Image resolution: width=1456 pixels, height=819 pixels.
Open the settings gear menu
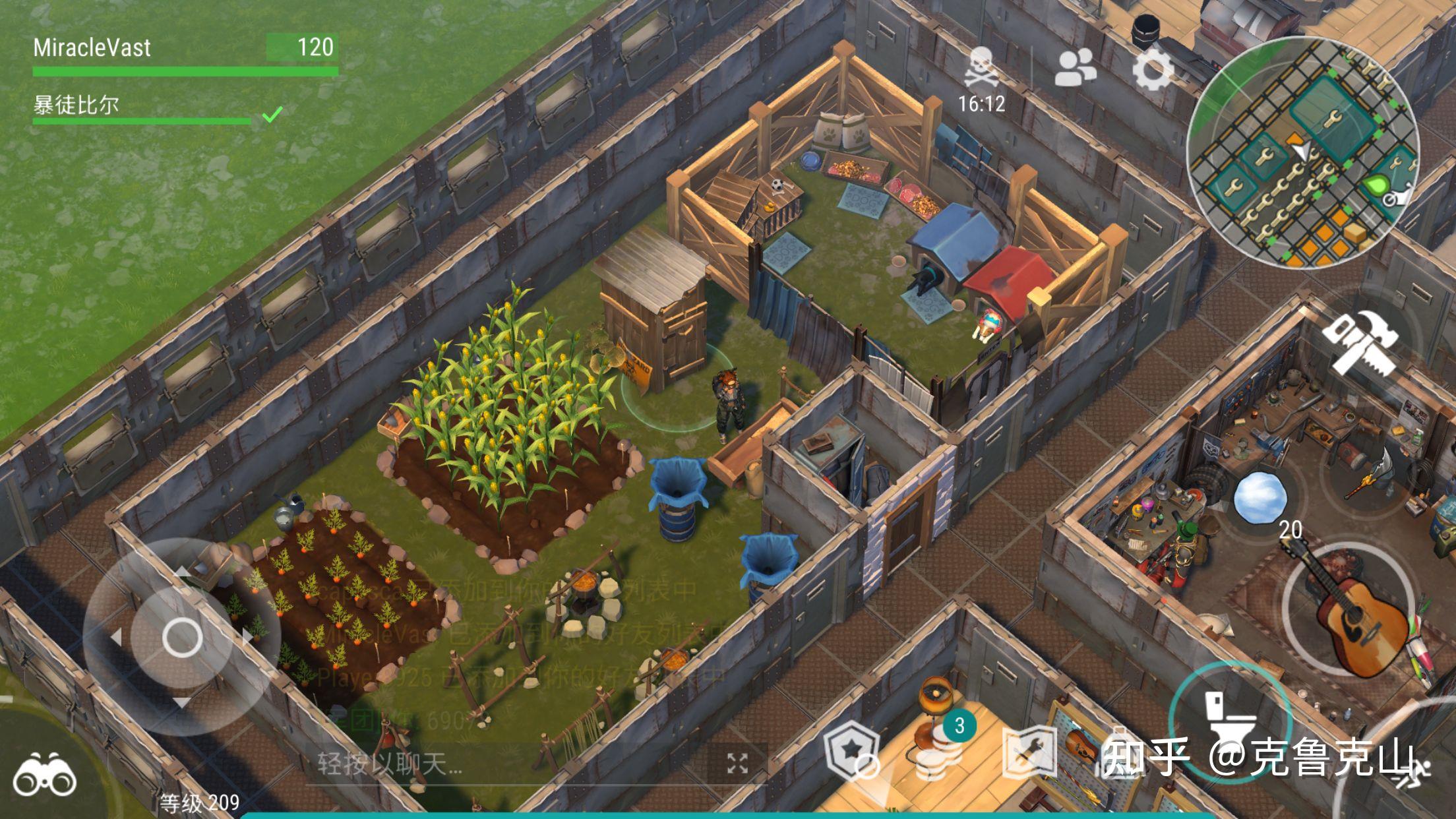(1153, 69)
